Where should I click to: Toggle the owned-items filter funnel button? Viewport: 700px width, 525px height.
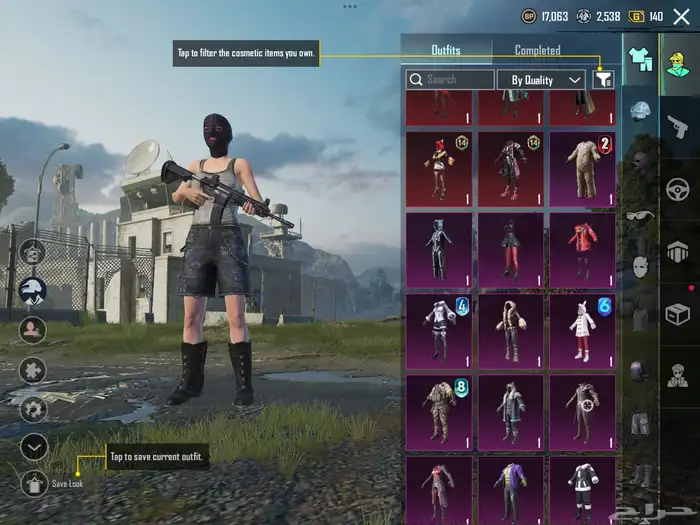[x=603, y=79]
